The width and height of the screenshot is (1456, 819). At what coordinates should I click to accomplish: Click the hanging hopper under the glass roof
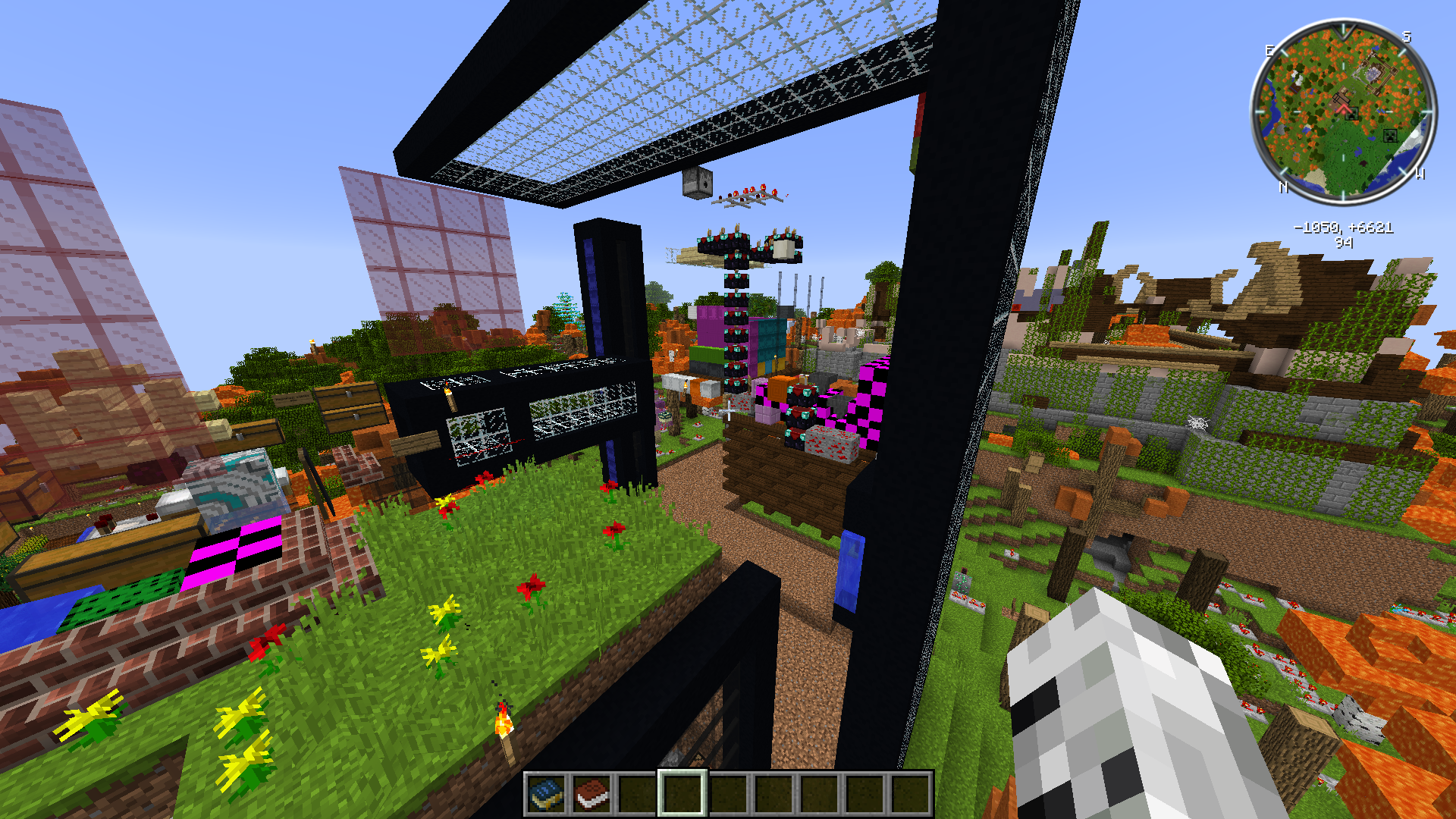pos(698,182)
